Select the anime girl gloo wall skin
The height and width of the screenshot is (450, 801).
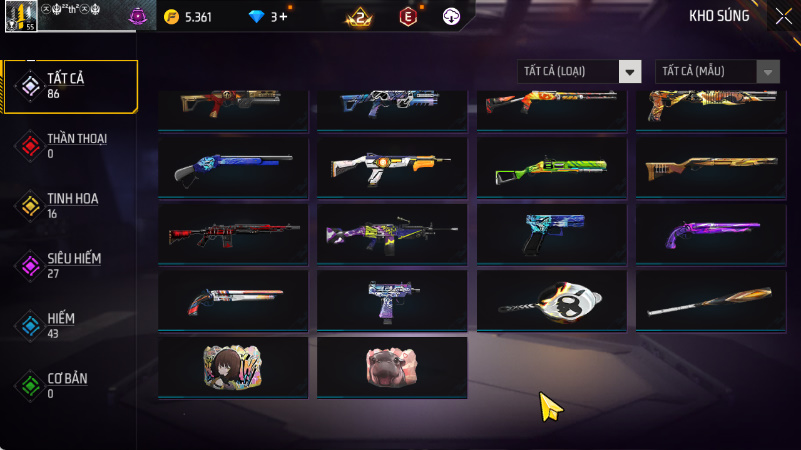click(x=233, y=367)
